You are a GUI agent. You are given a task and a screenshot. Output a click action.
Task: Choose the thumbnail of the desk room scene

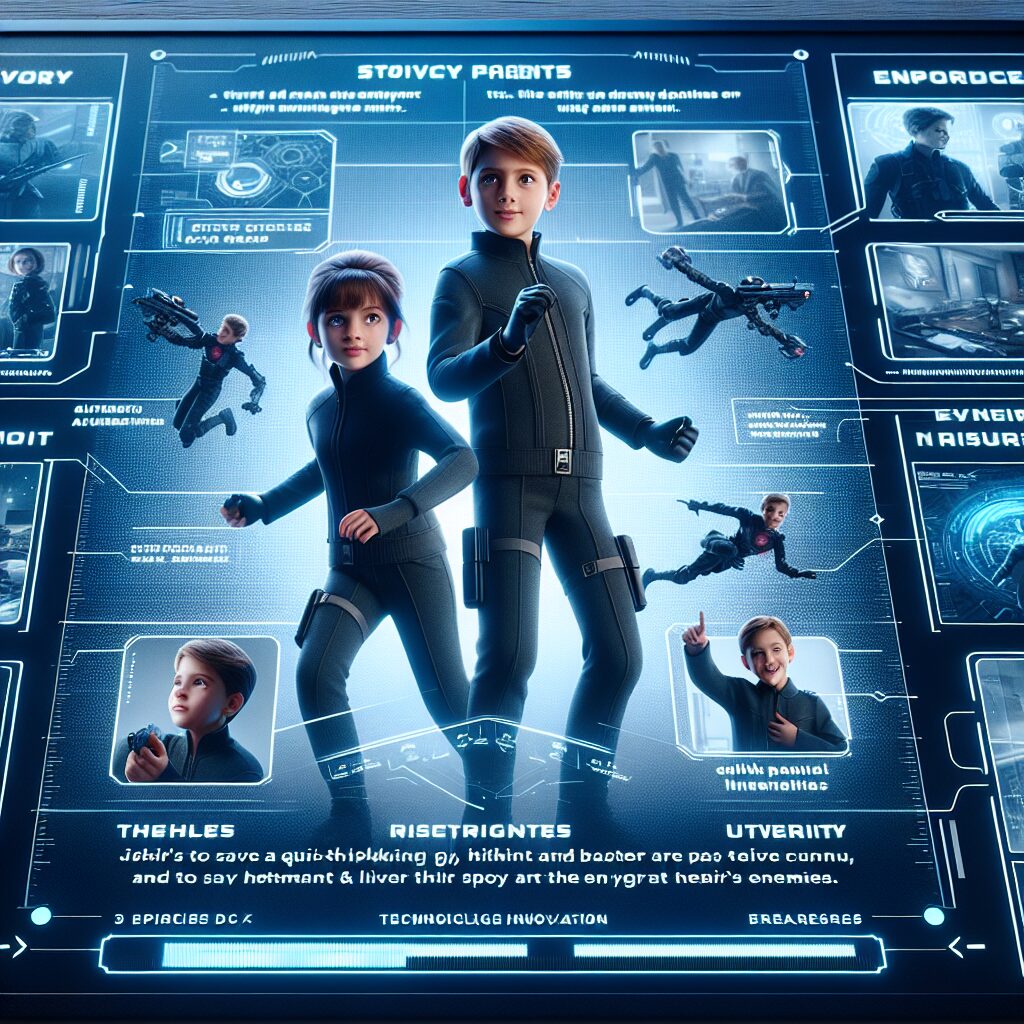pyautogui.click(x=946, y=301)
